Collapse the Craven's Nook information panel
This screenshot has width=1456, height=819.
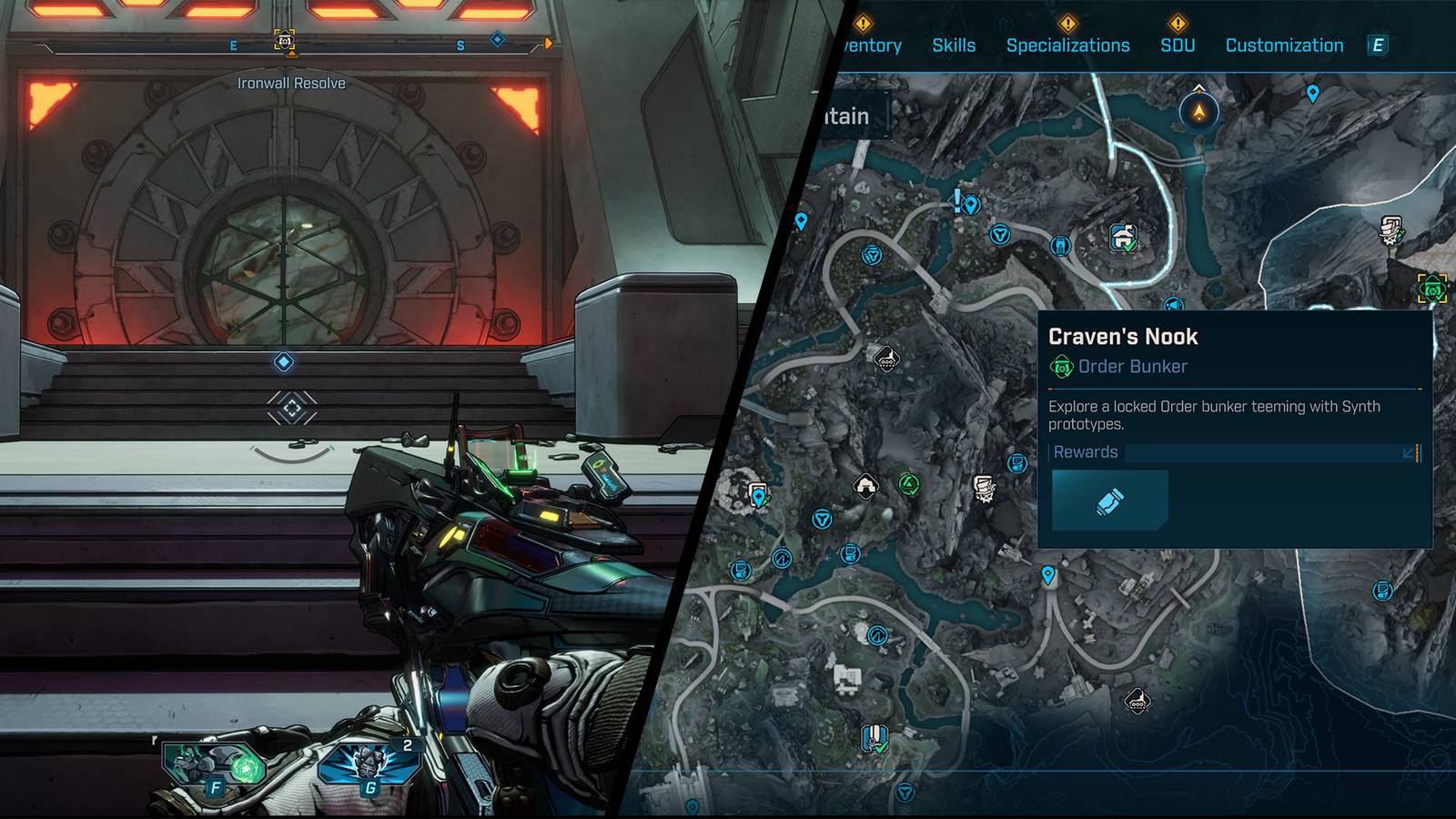coord(1125,337)
